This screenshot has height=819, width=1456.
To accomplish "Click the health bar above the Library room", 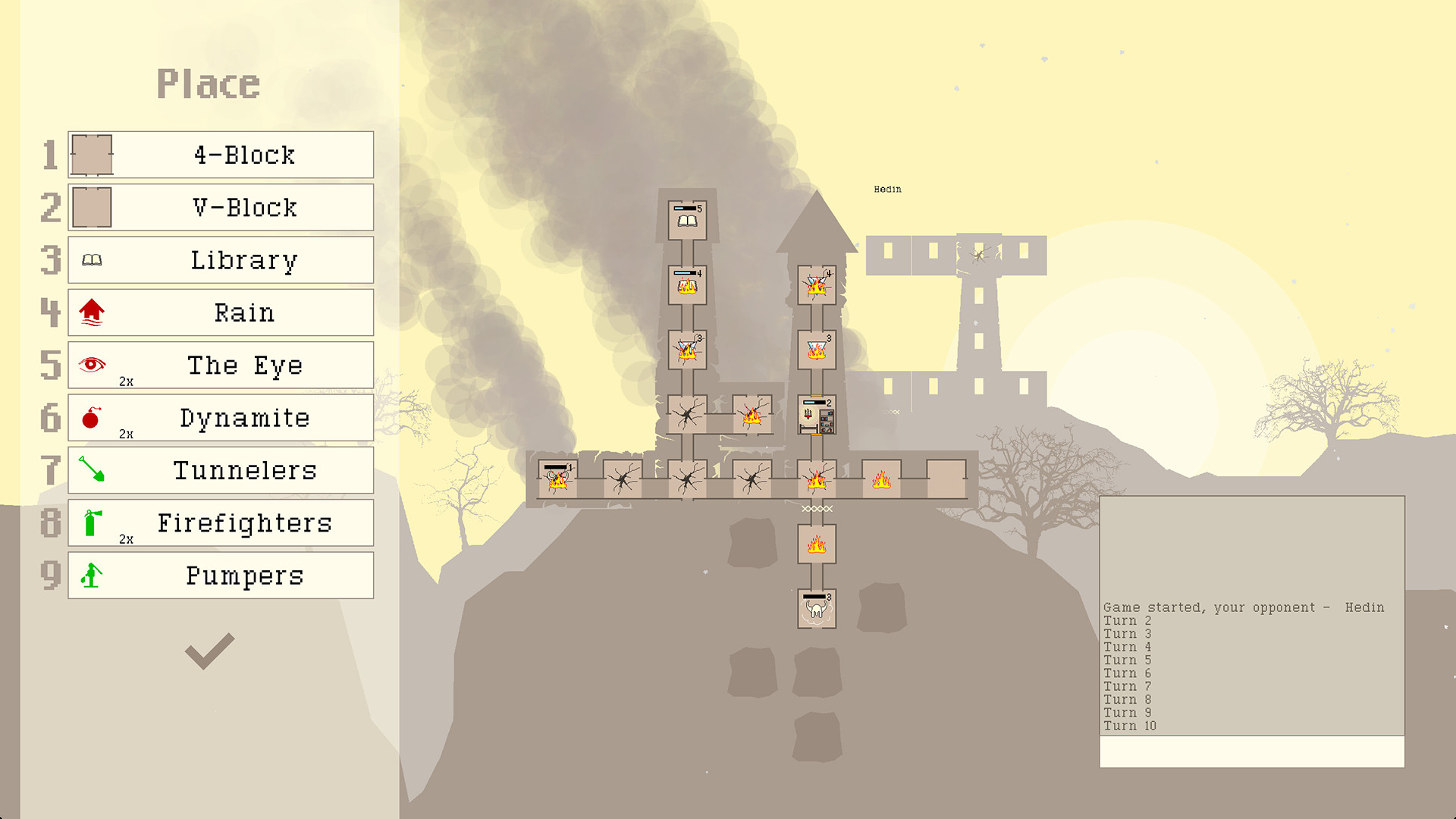I will (x=683, y=206).
